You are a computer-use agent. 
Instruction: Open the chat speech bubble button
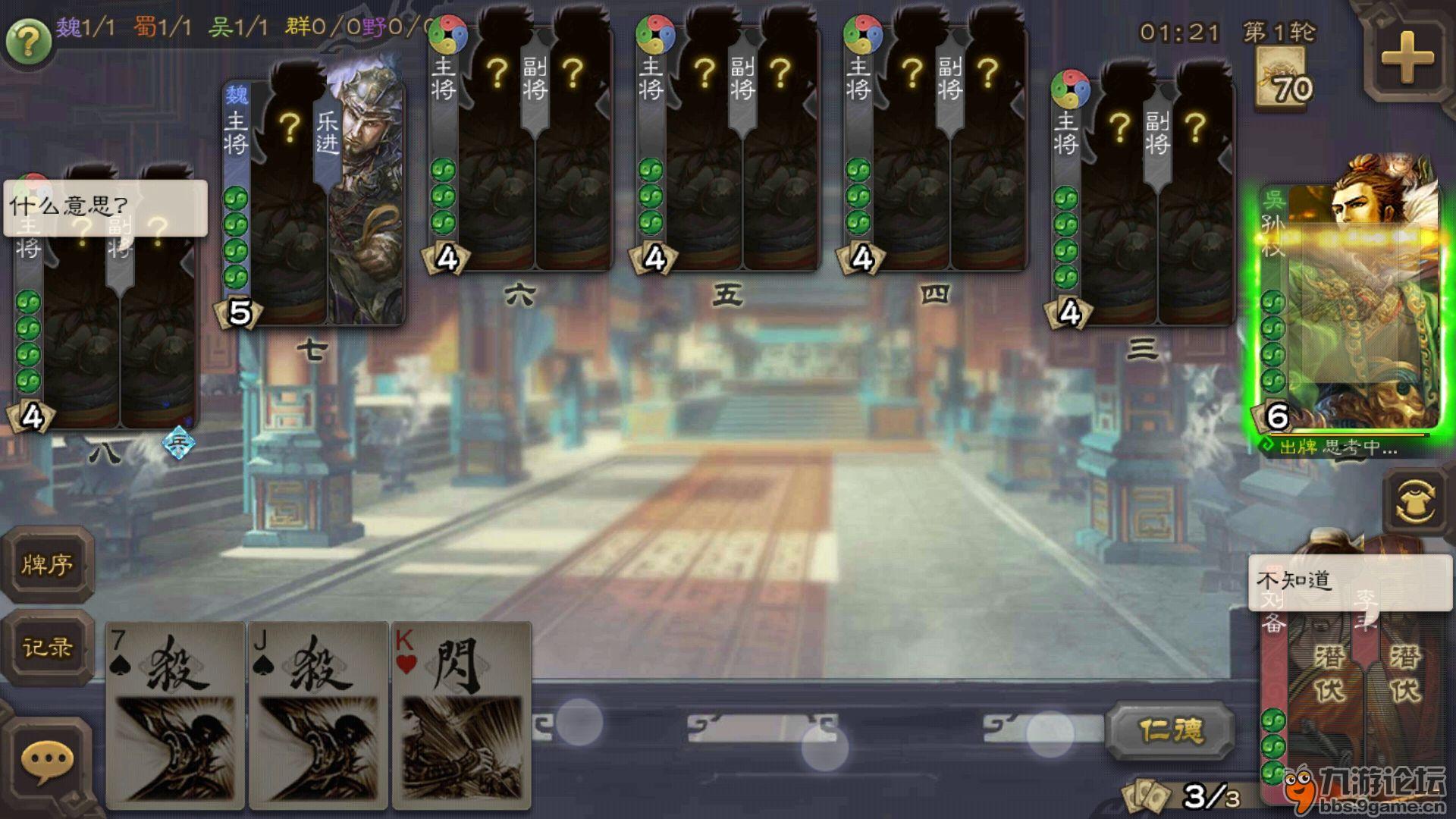47,761
